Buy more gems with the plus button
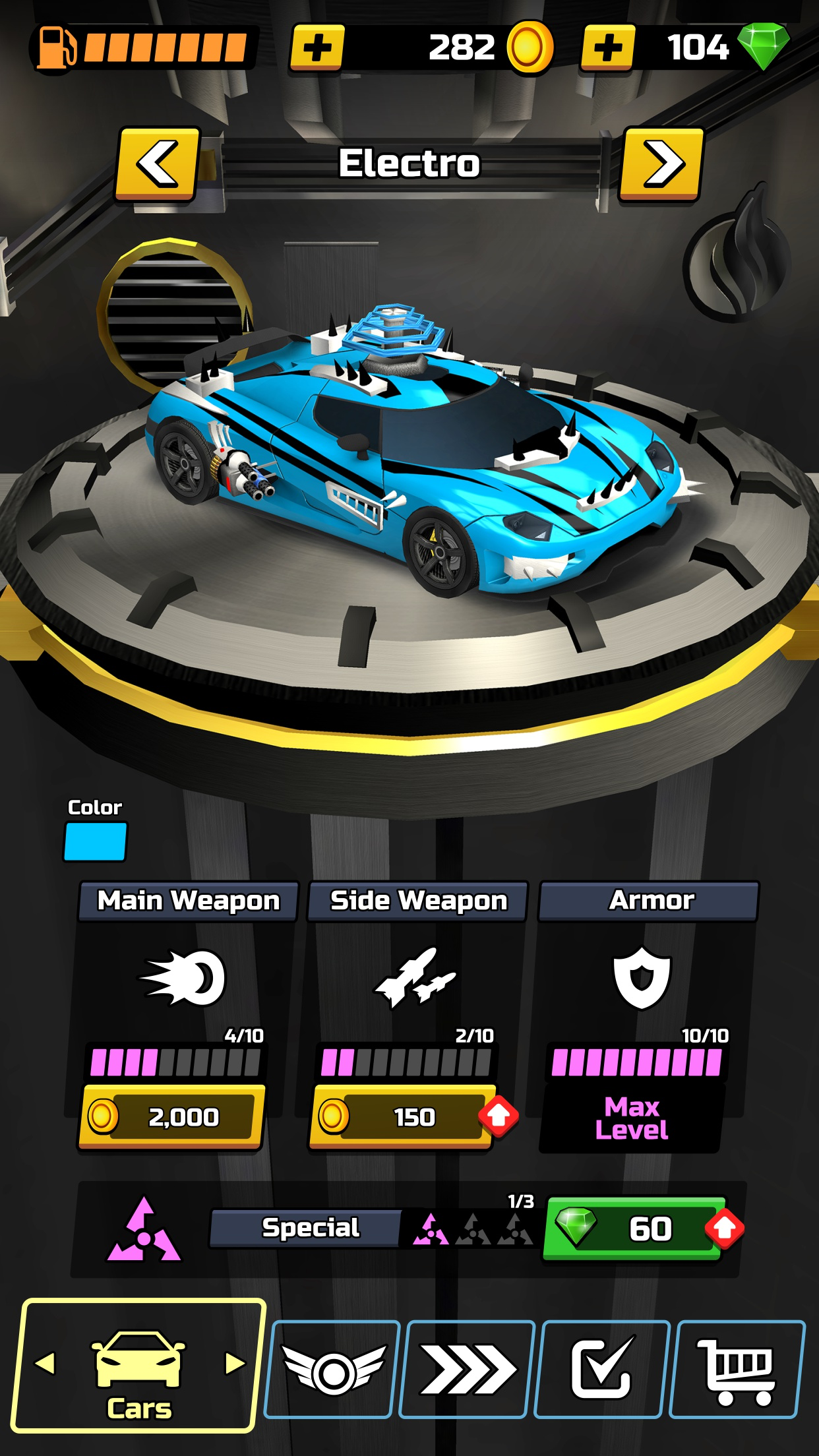Image resolution: width=819 pixels, height=1456 pixels. [607, 47]
